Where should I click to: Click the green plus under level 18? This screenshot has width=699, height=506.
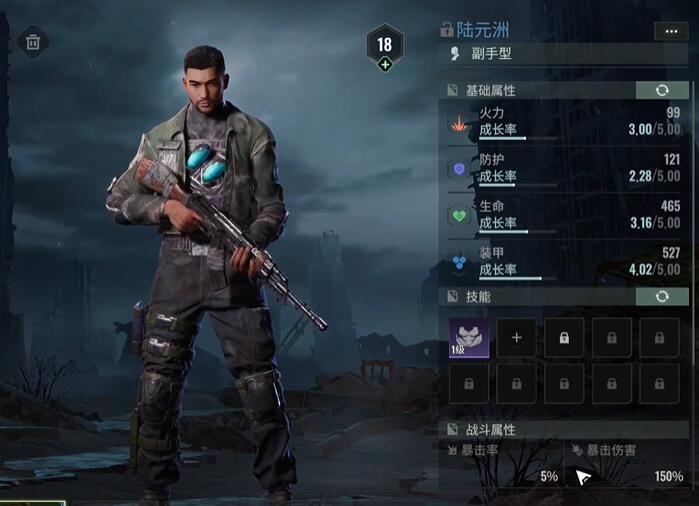(x=385, y=65)
